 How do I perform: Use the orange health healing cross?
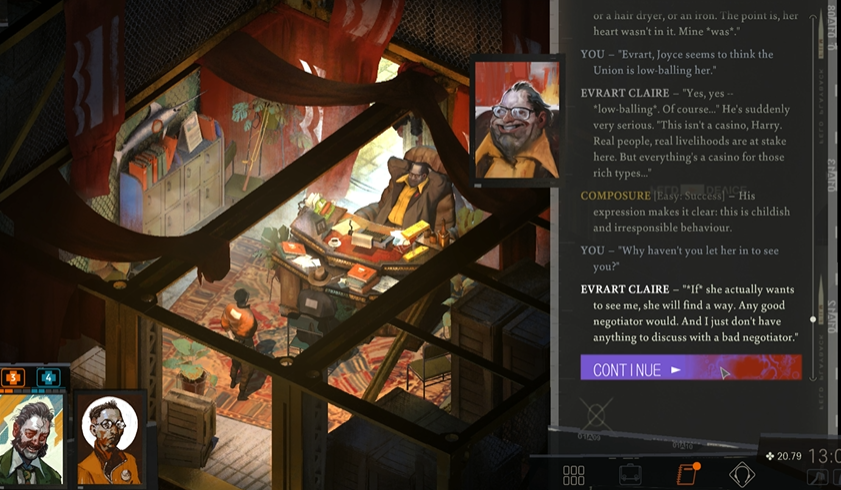(14, 377)
